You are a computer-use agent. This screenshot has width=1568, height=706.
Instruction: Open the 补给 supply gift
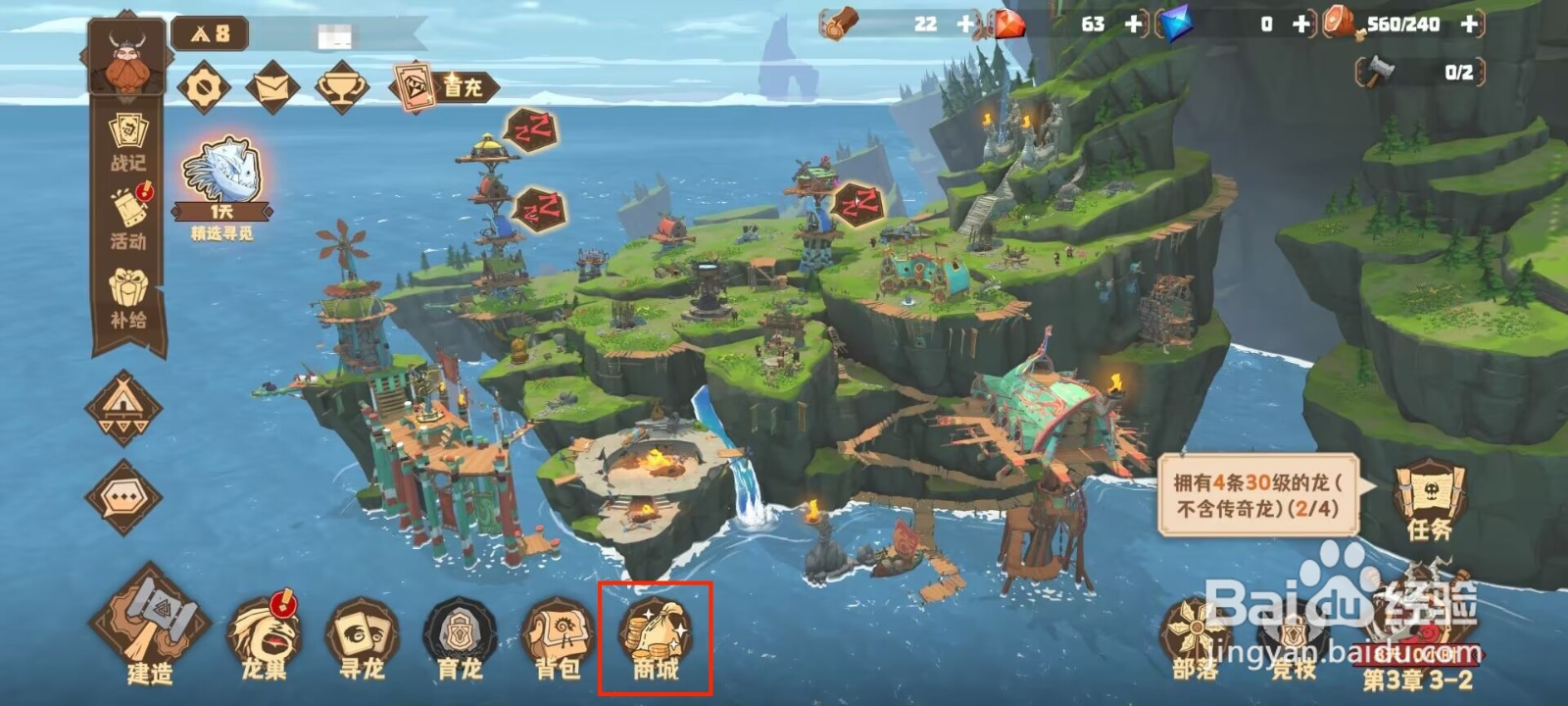[128, 297]
